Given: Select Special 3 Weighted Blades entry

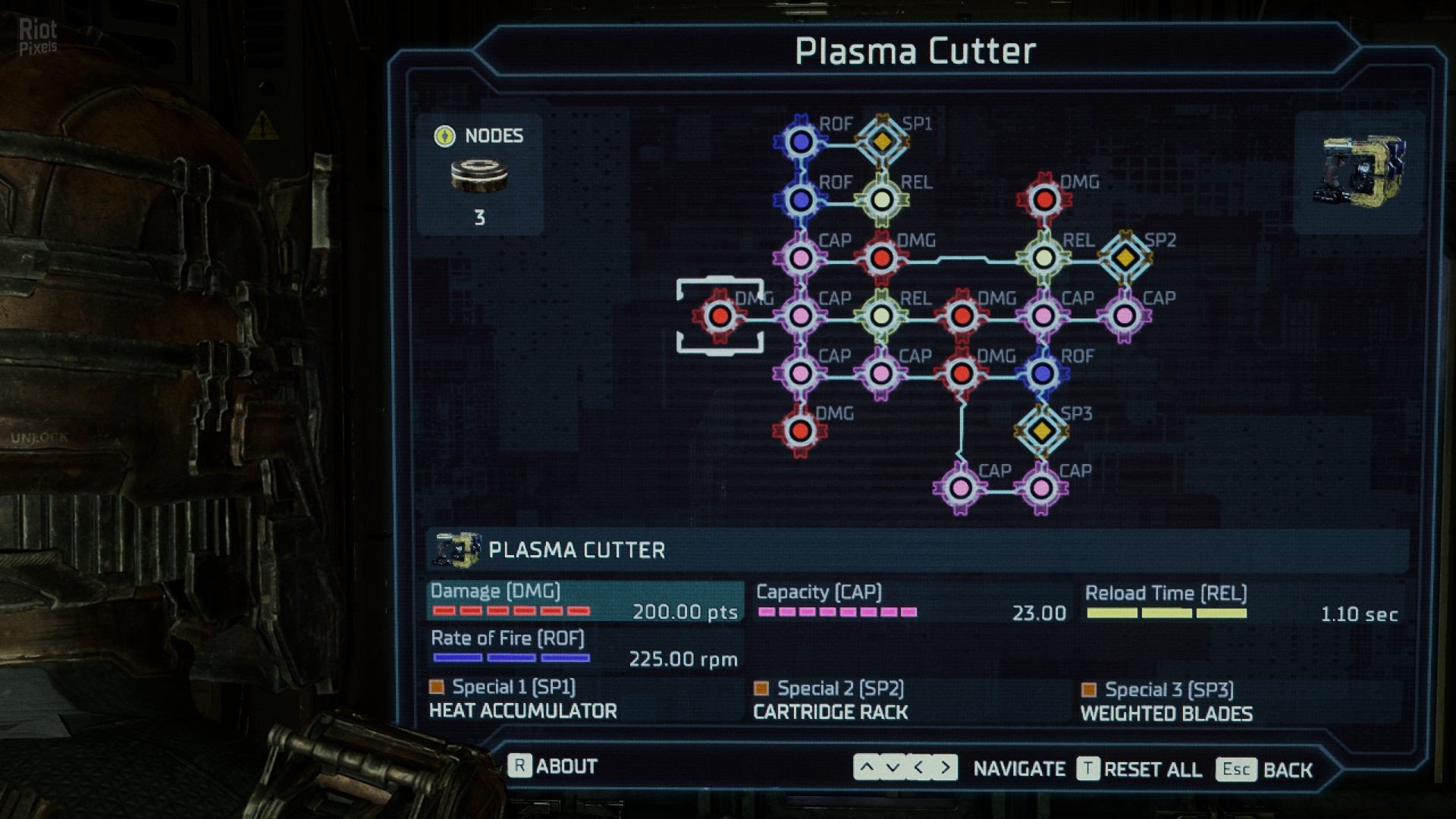Looking at the screenshot, I should 1166,701.
